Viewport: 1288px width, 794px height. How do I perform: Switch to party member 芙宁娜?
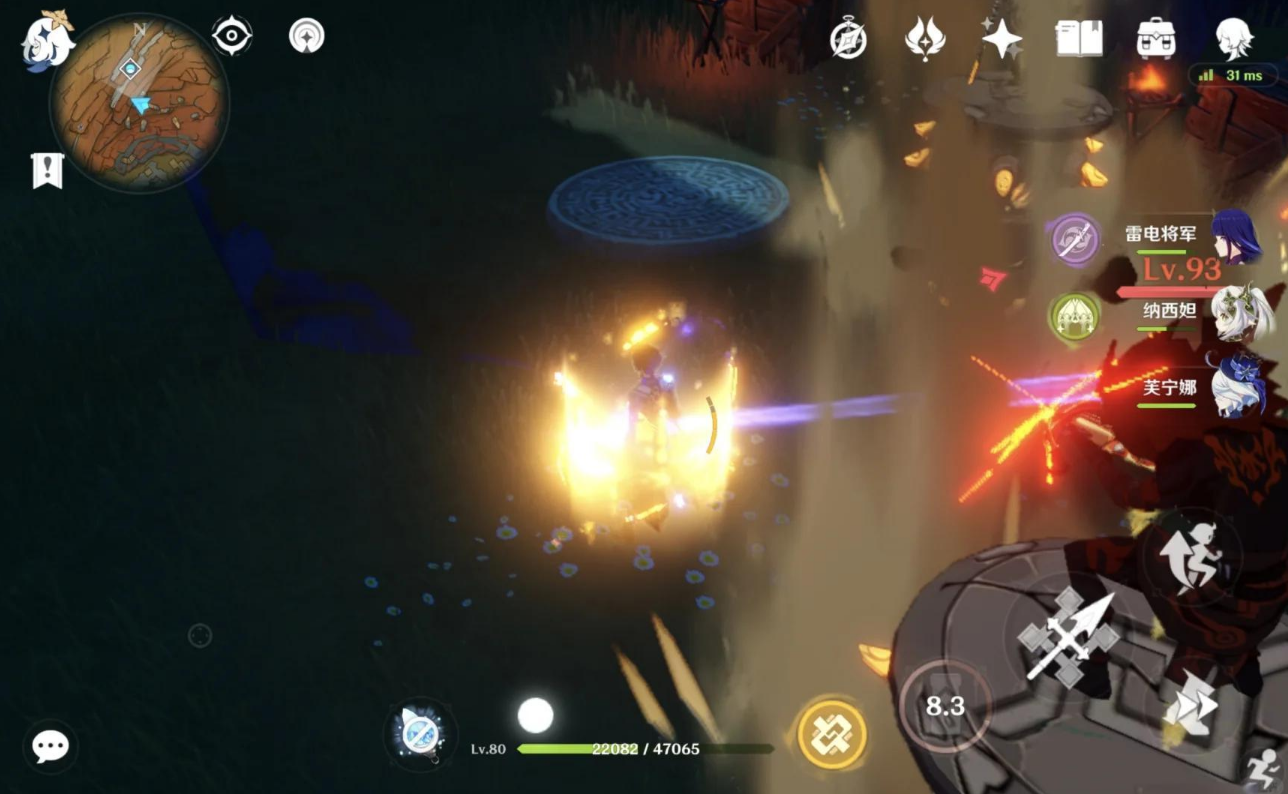click(1238, 387)
